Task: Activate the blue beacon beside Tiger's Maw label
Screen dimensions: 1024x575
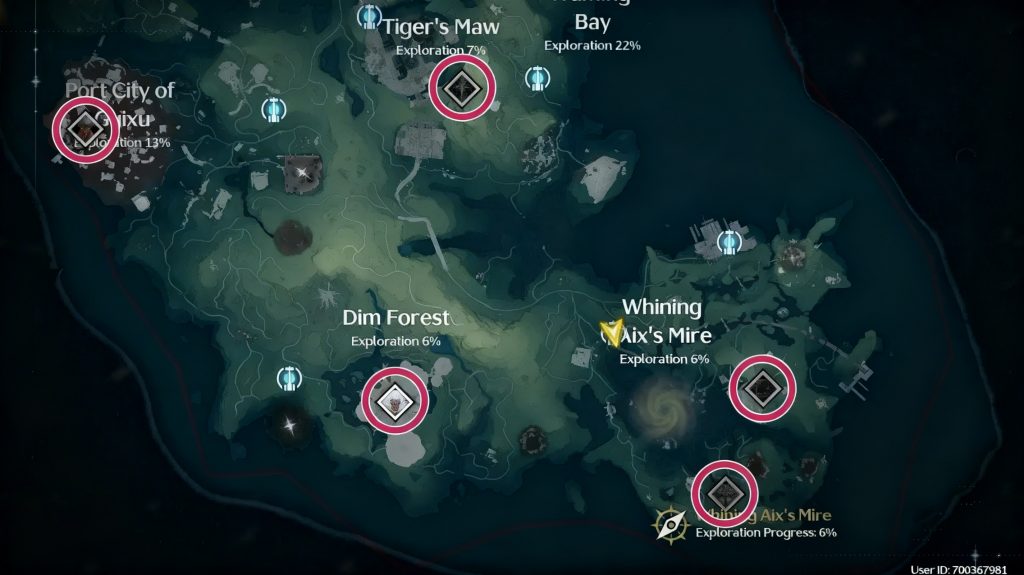Action: pos(371,17)
